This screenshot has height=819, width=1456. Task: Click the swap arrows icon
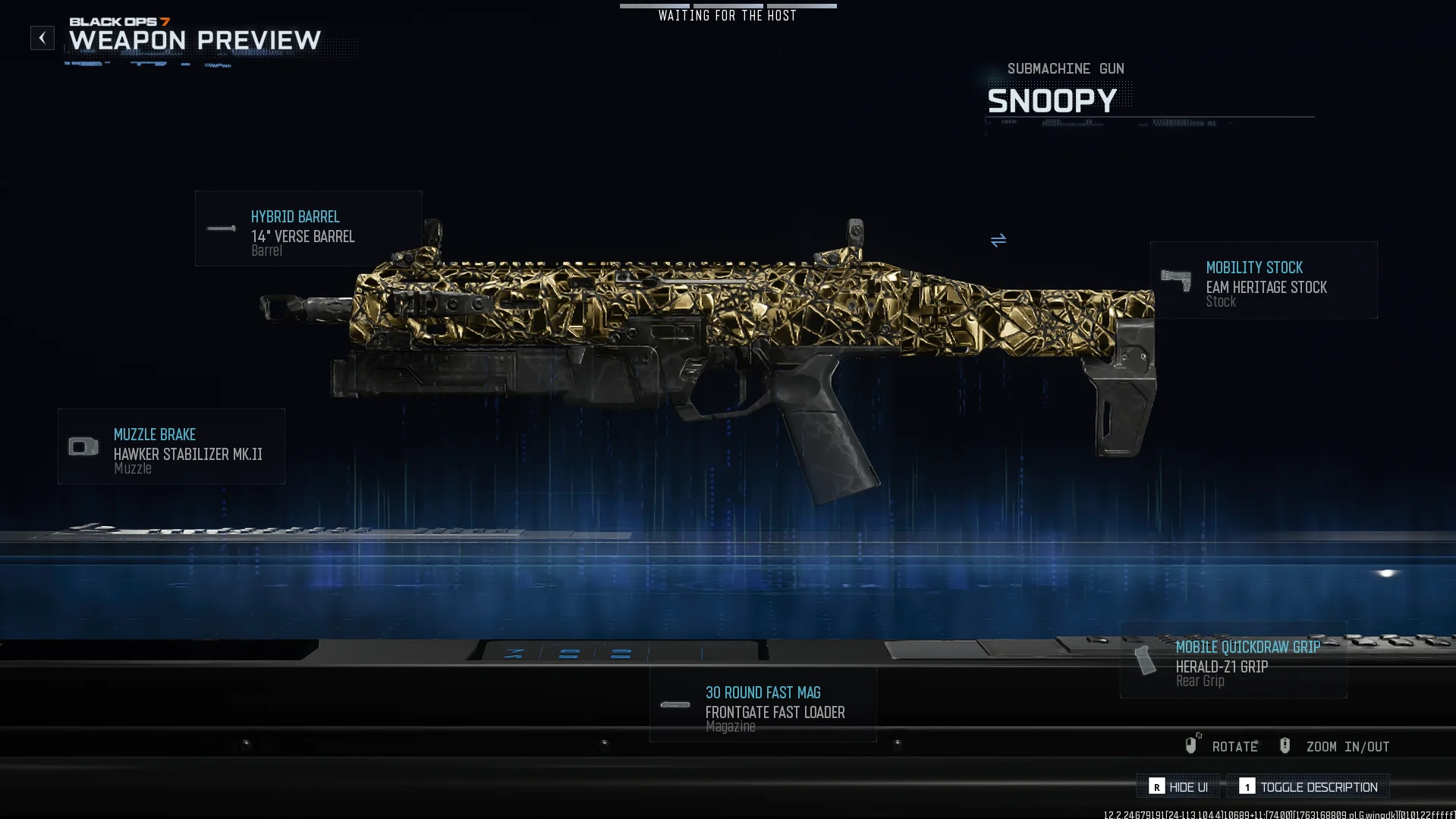tap(998, 241)
